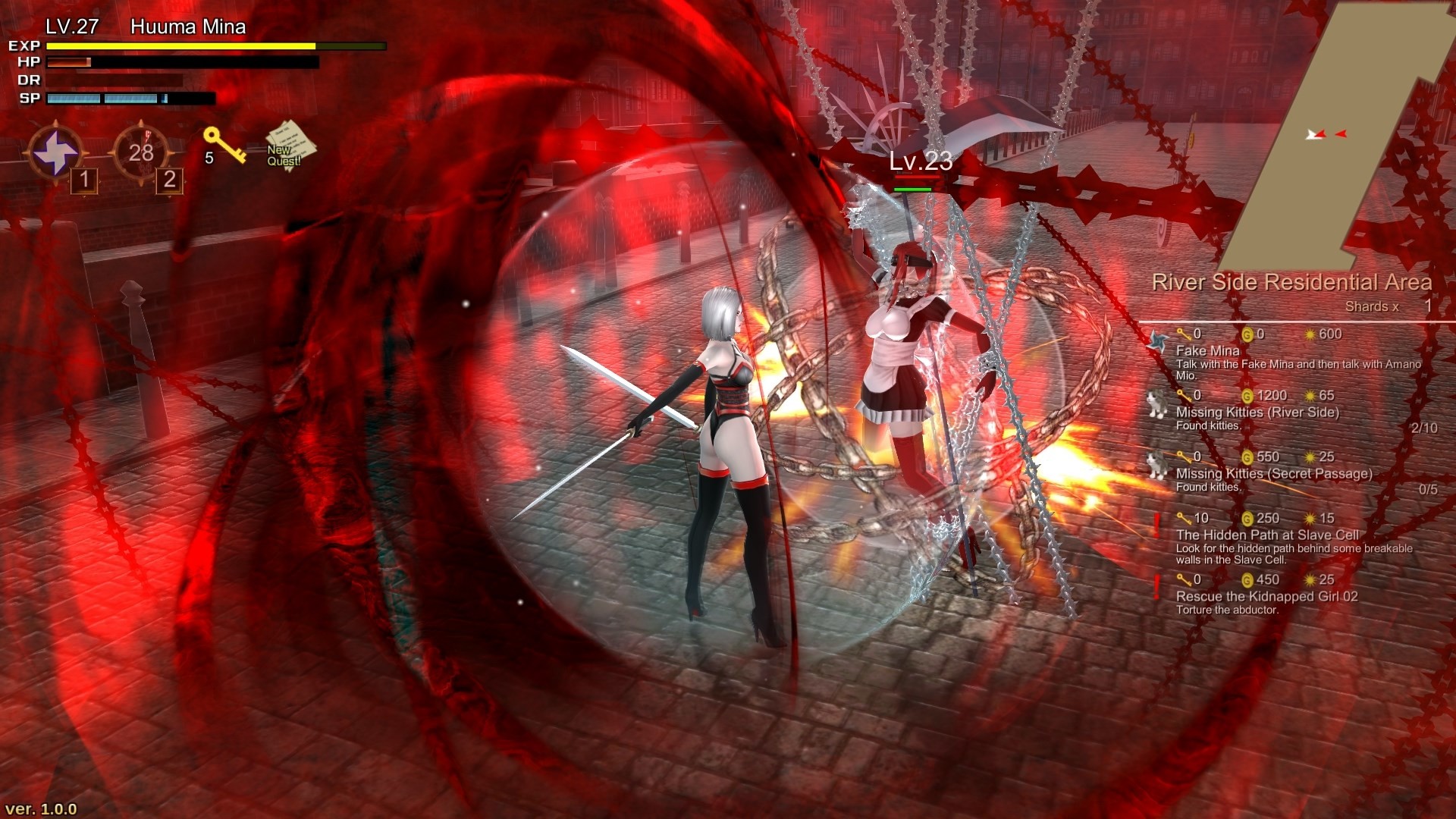1456x819 pixels.
Task: Expand the River Side Residential Area quest list
Action: (x=1289, y=281)
